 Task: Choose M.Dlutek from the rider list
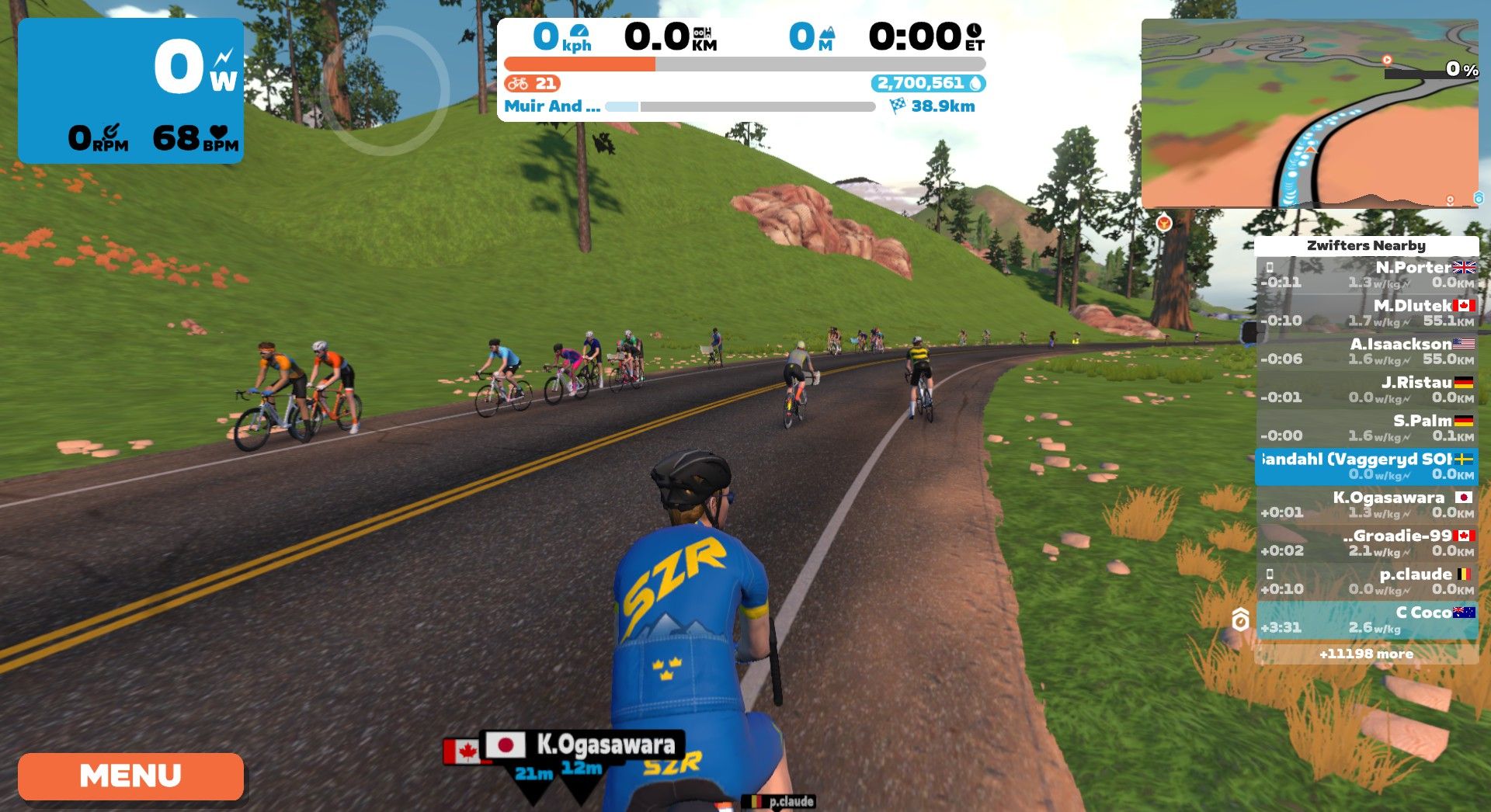[1367, 313]
